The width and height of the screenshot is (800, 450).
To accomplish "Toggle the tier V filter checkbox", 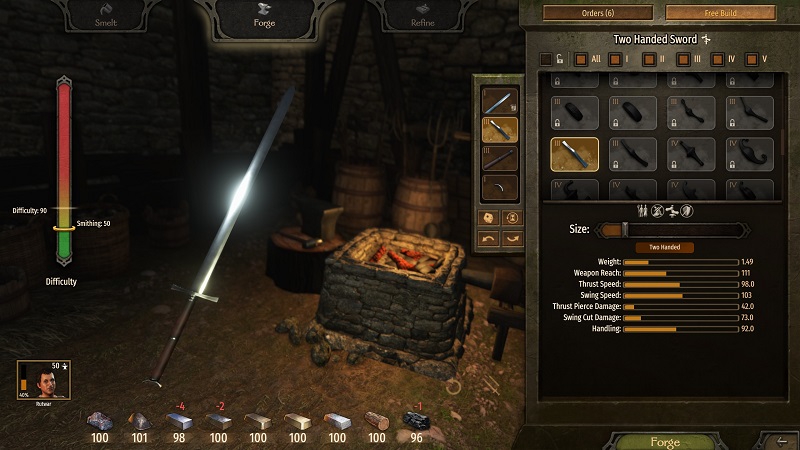I will coord(752,60).
